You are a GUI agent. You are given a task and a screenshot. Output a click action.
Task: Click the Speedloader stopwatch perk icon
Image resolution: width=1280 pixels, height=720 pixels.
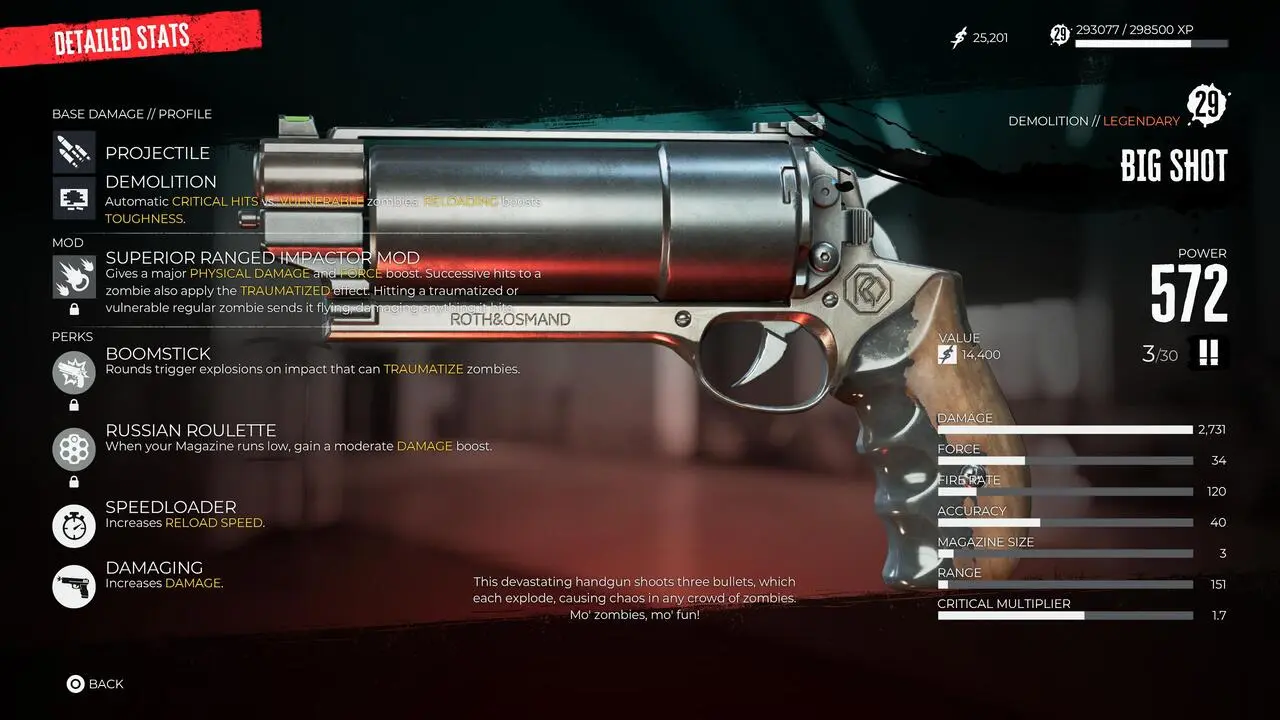[74, 526]
